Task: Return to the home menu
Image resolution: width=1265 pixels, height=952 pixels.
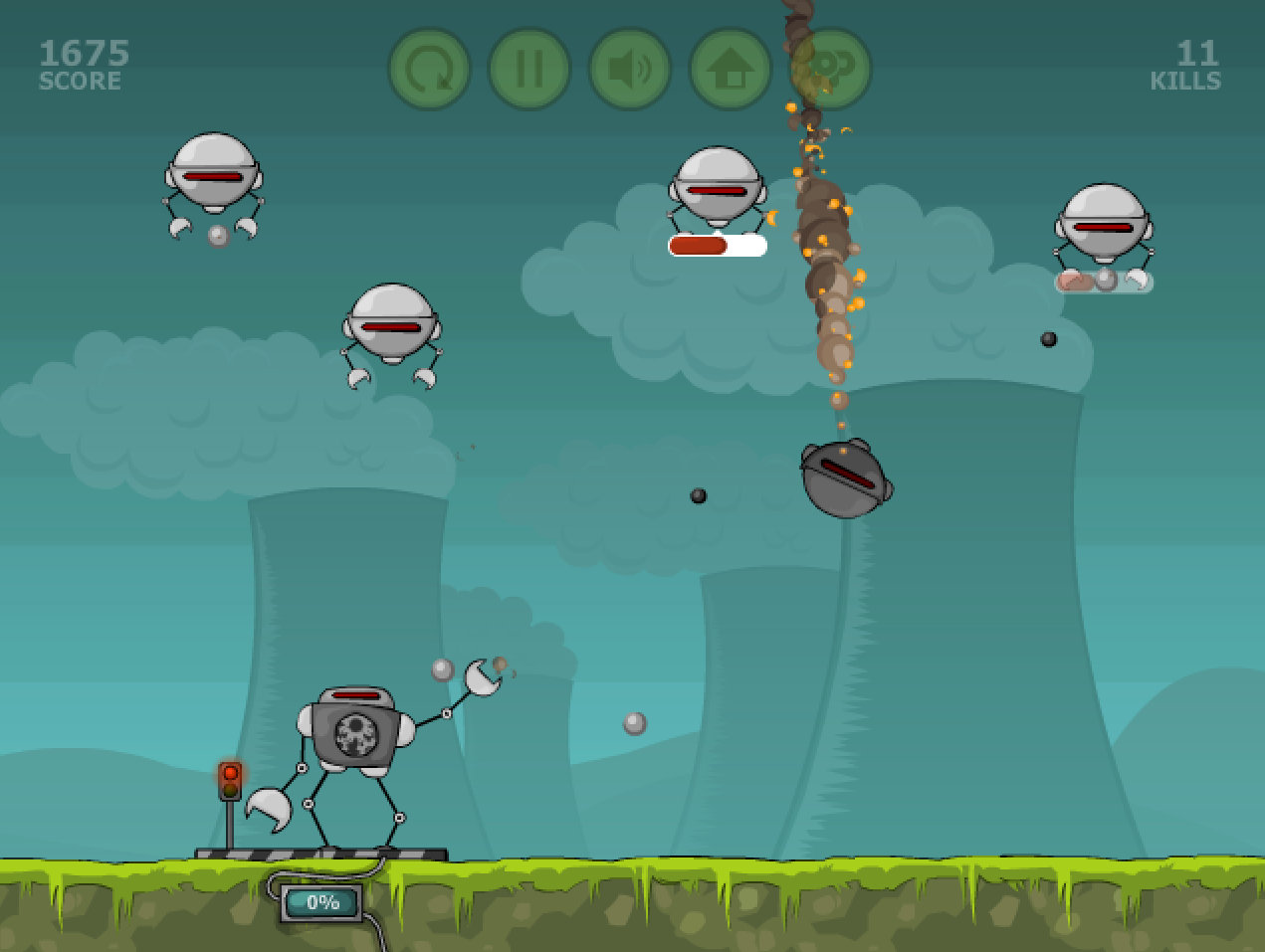Action: pos(731,69)
